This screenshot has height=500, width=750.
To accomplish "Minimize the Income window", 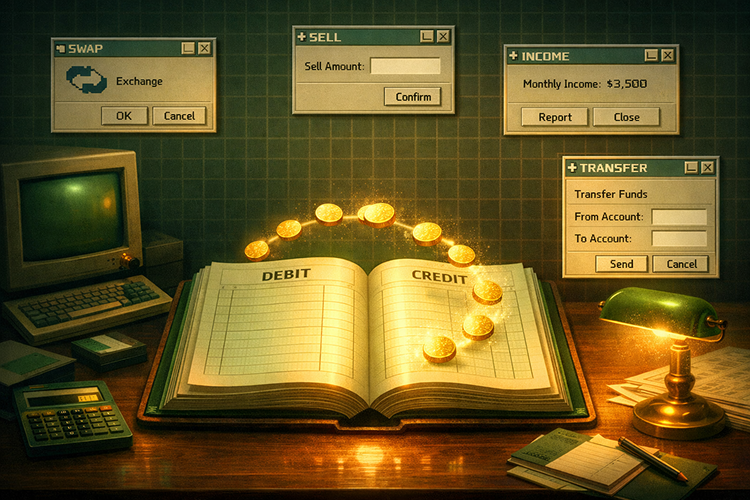I will pyautogui.click(x=652, y=56).
